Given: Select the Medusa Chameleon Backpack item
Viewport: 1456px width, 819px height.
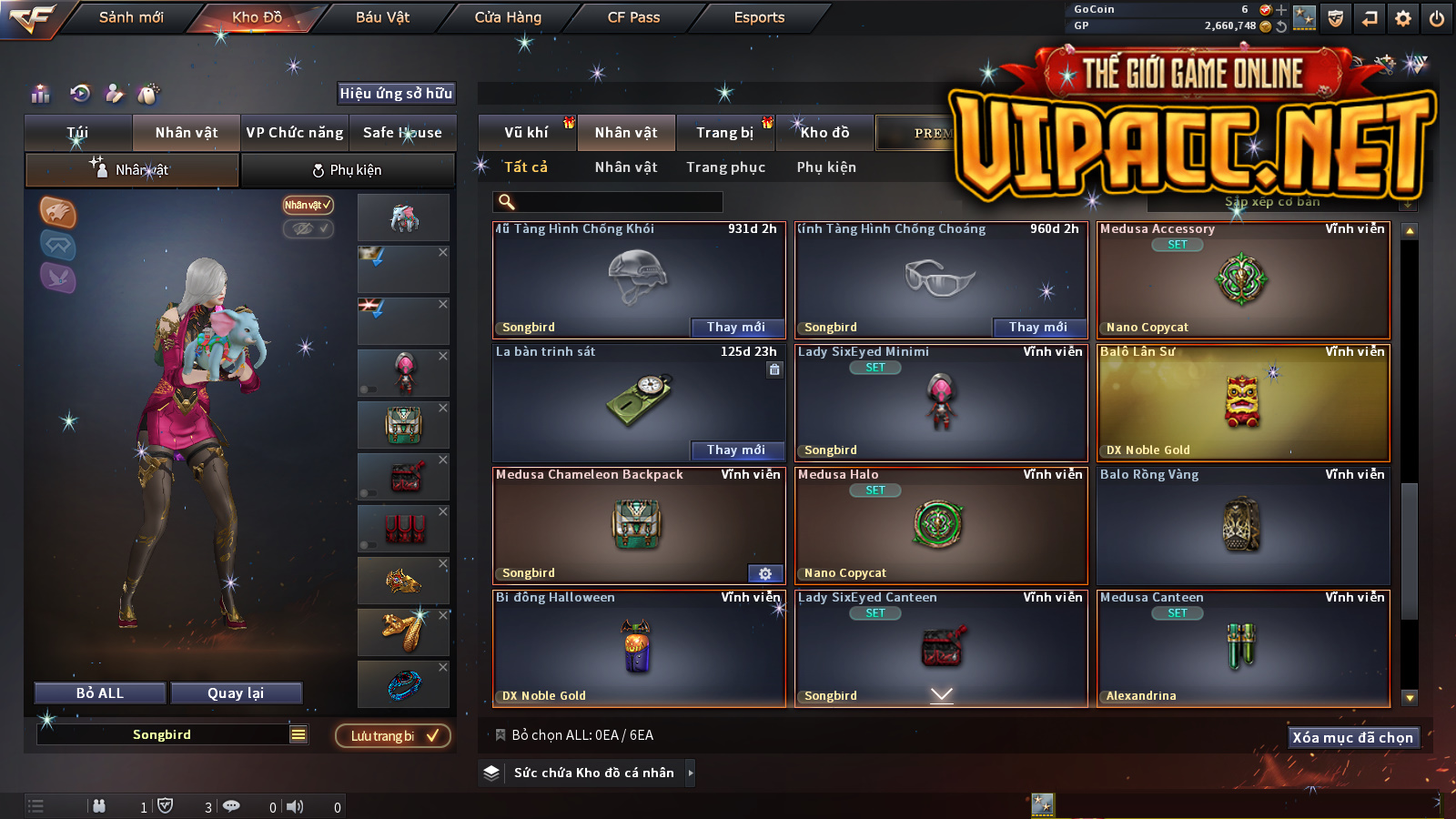Looking at the screenshot, I should (x=639, y=525).
